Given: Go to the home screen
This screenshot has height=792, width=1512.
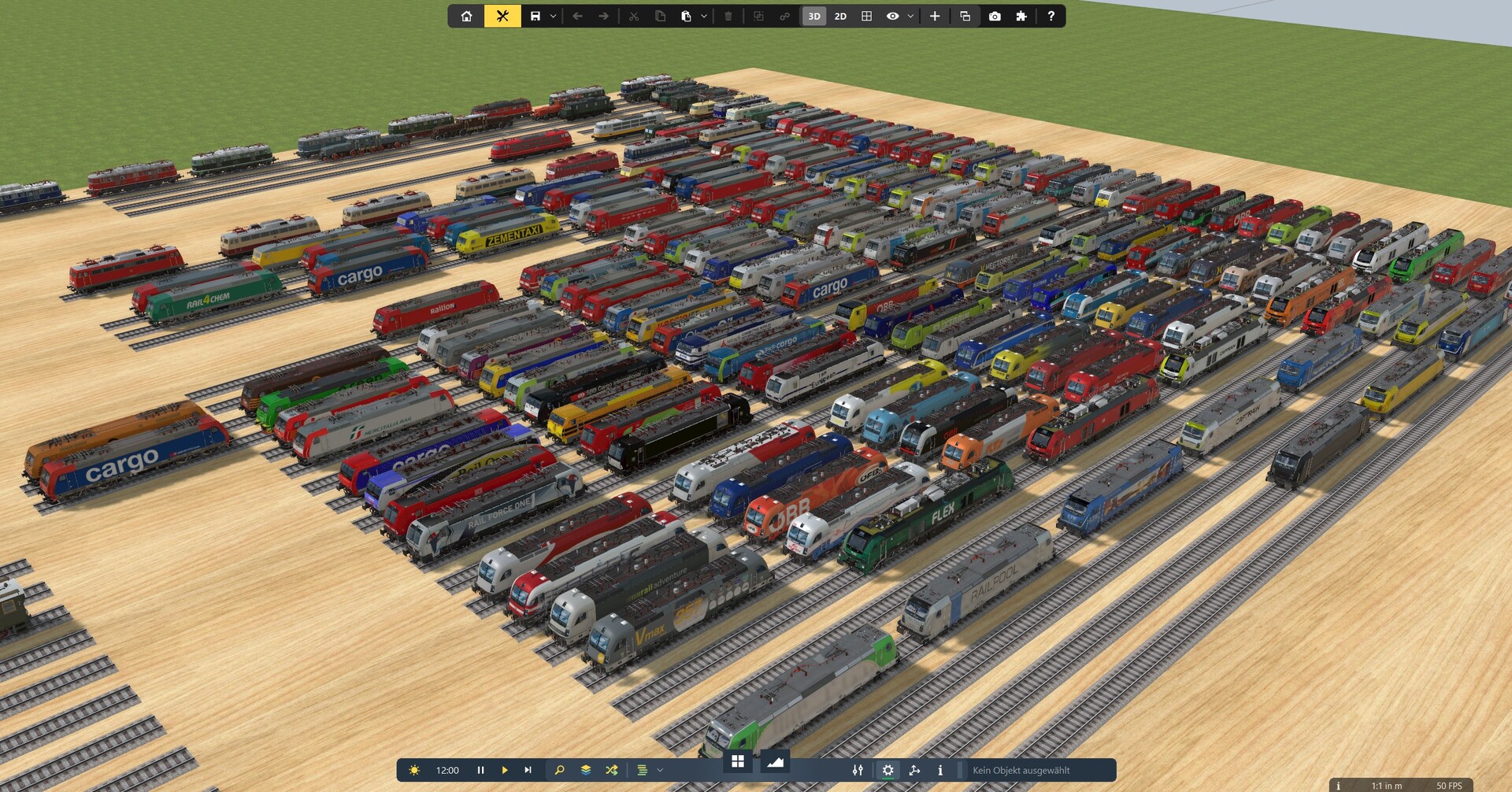Looking at the screenshot, I should pos(466,16).
